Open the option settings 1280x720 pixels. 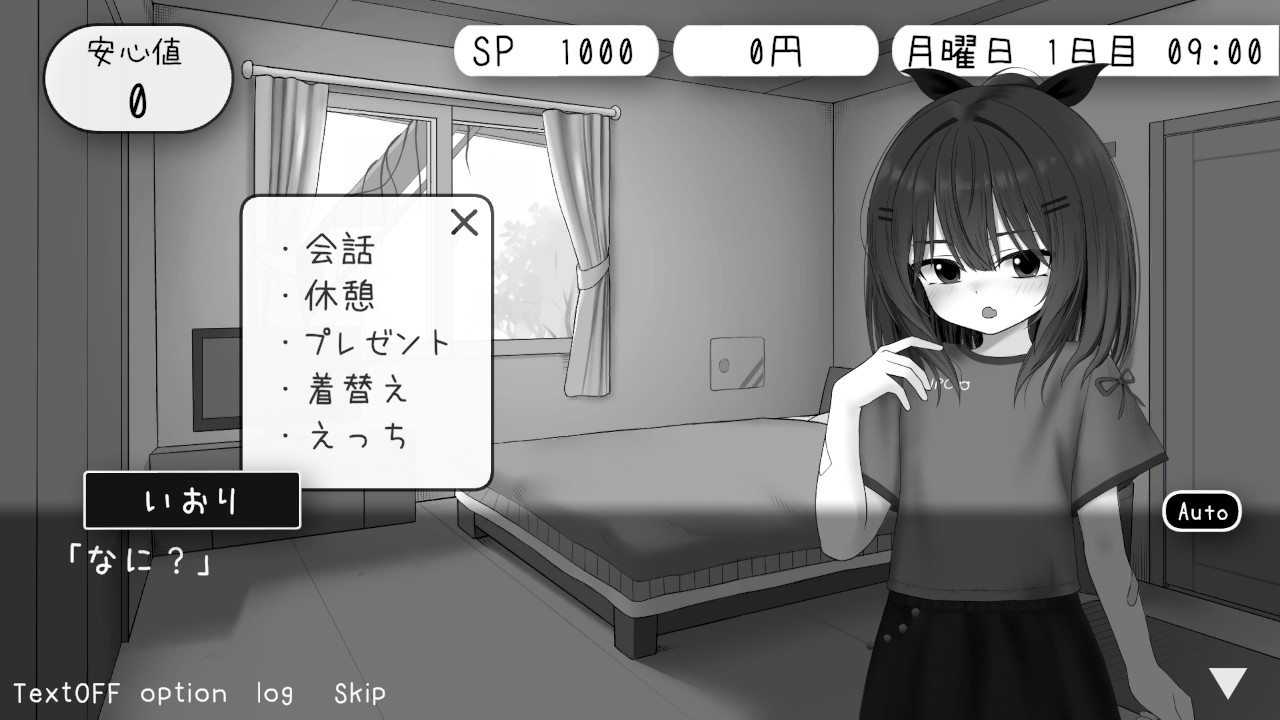tap(183, 692)
